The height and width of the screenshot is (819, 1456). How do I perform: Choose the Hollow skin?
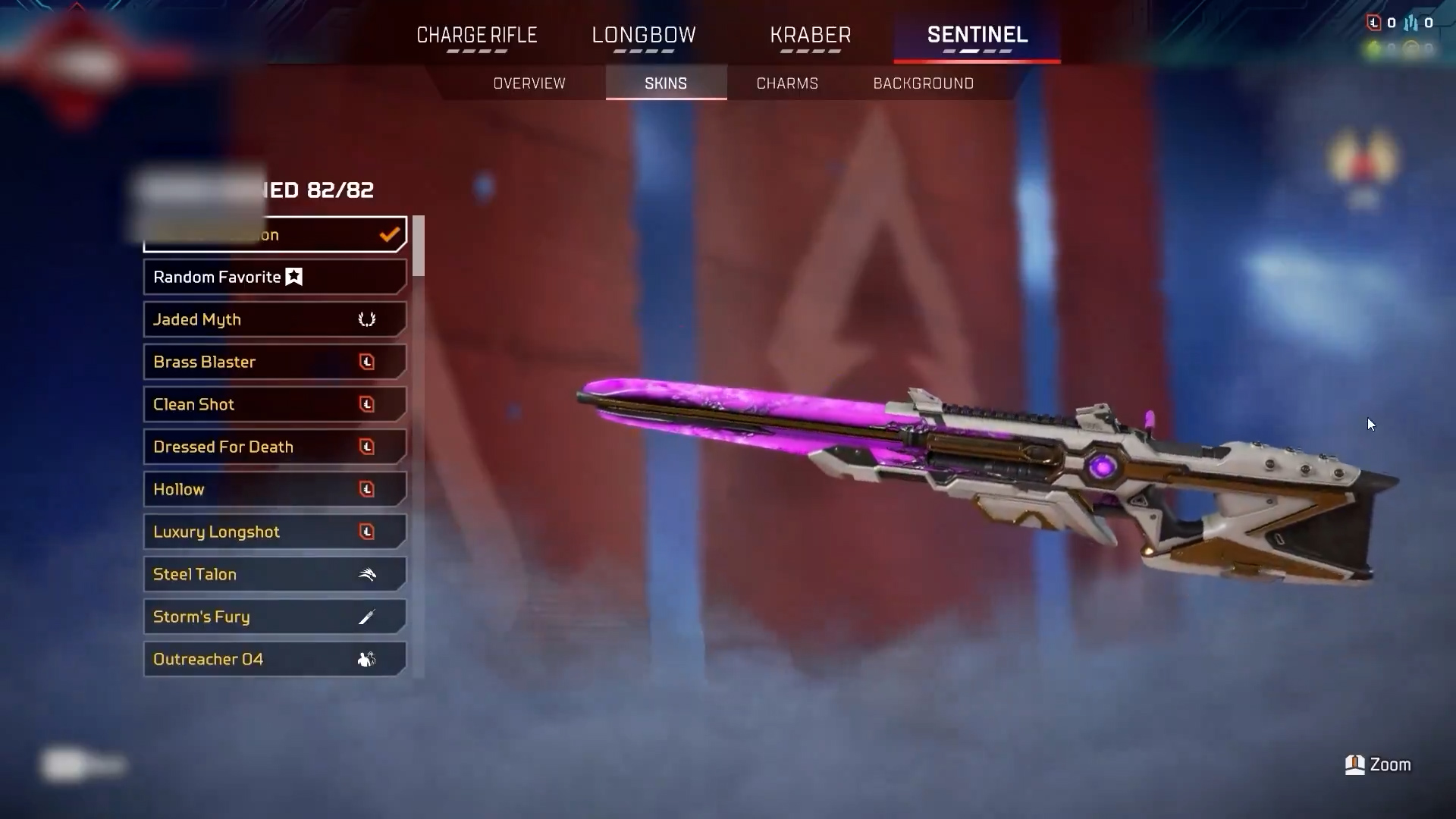pyautogui.click(x=275, y=490)
